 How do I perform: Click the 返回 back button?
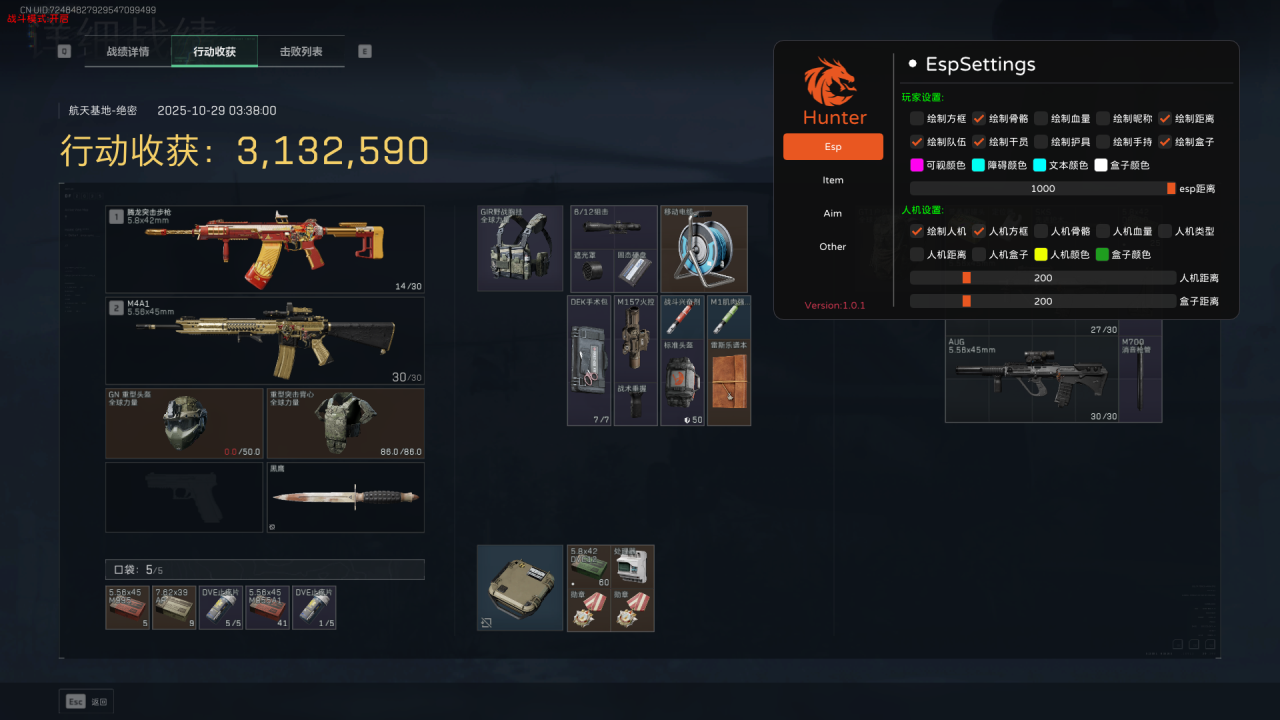coord(86,702)
